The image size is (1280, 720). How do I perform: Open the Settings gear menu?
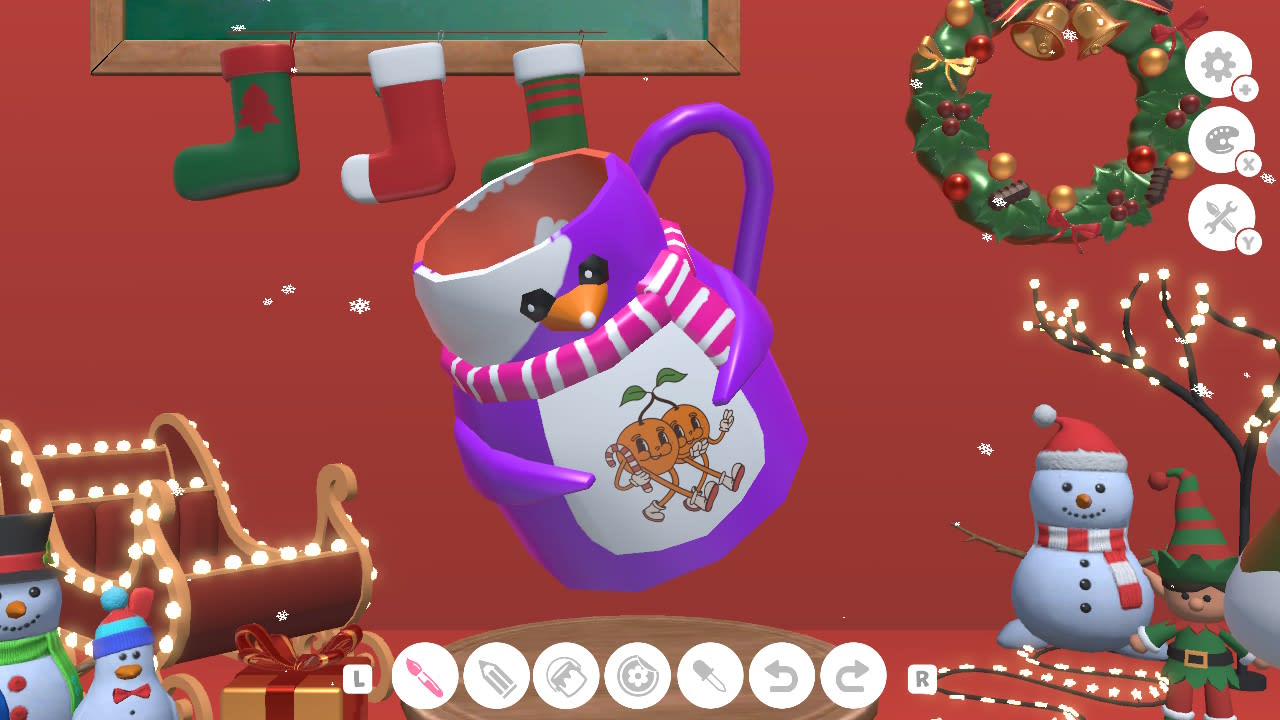point(1218,63)
